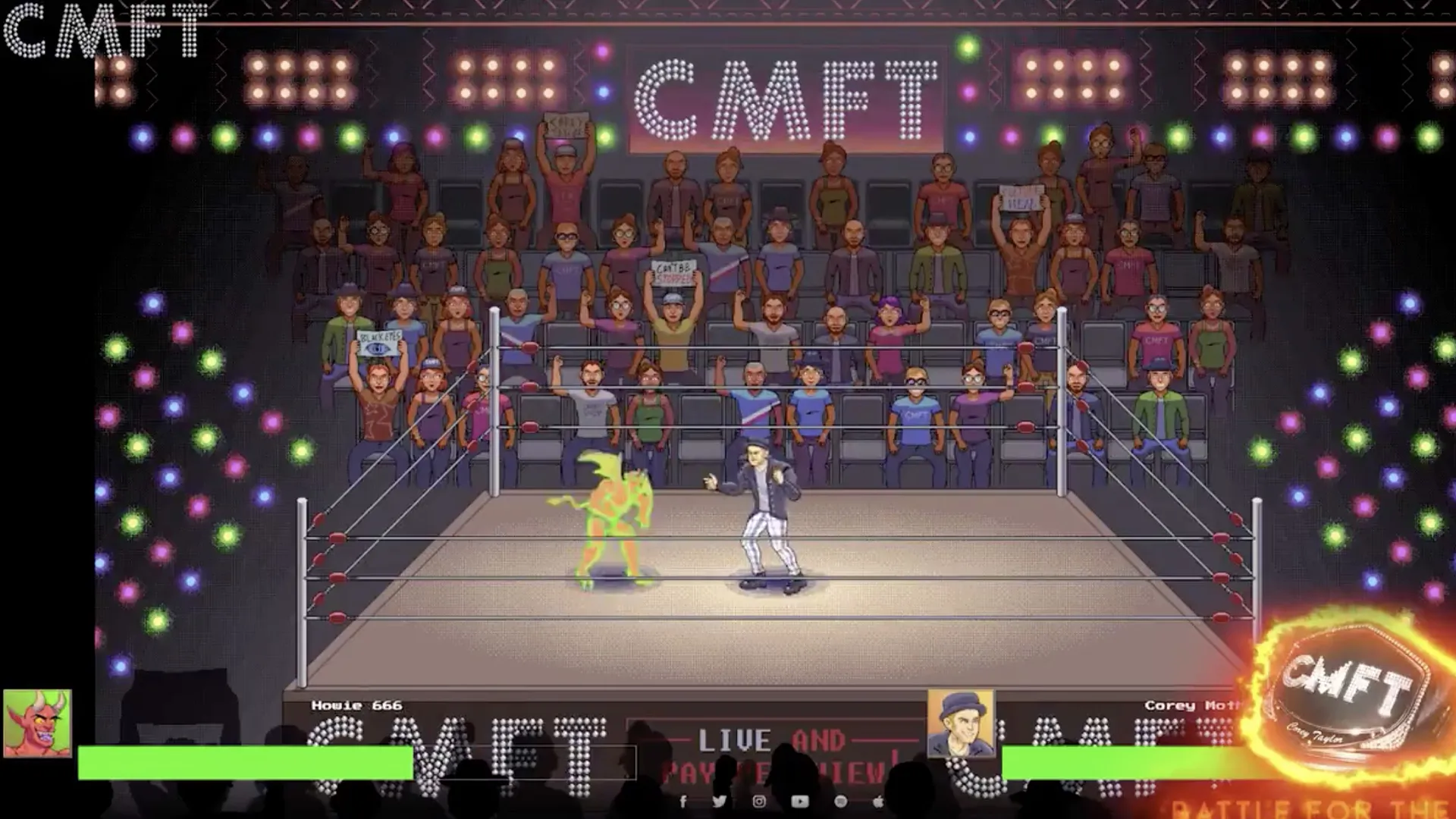Open the Spotify streaming icon

(841, 802)
